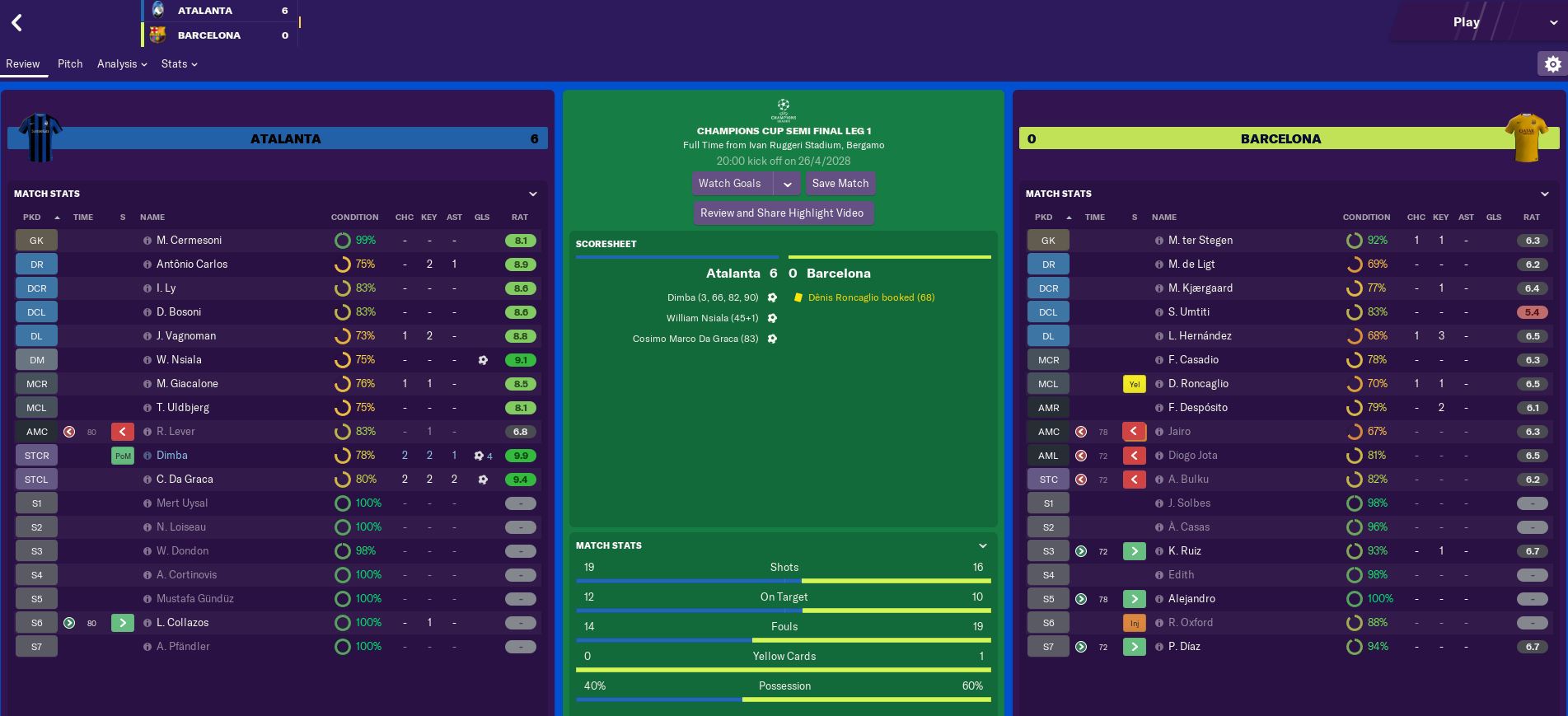
Task: Click Review and Share Highlight Video
Action: 784,213
